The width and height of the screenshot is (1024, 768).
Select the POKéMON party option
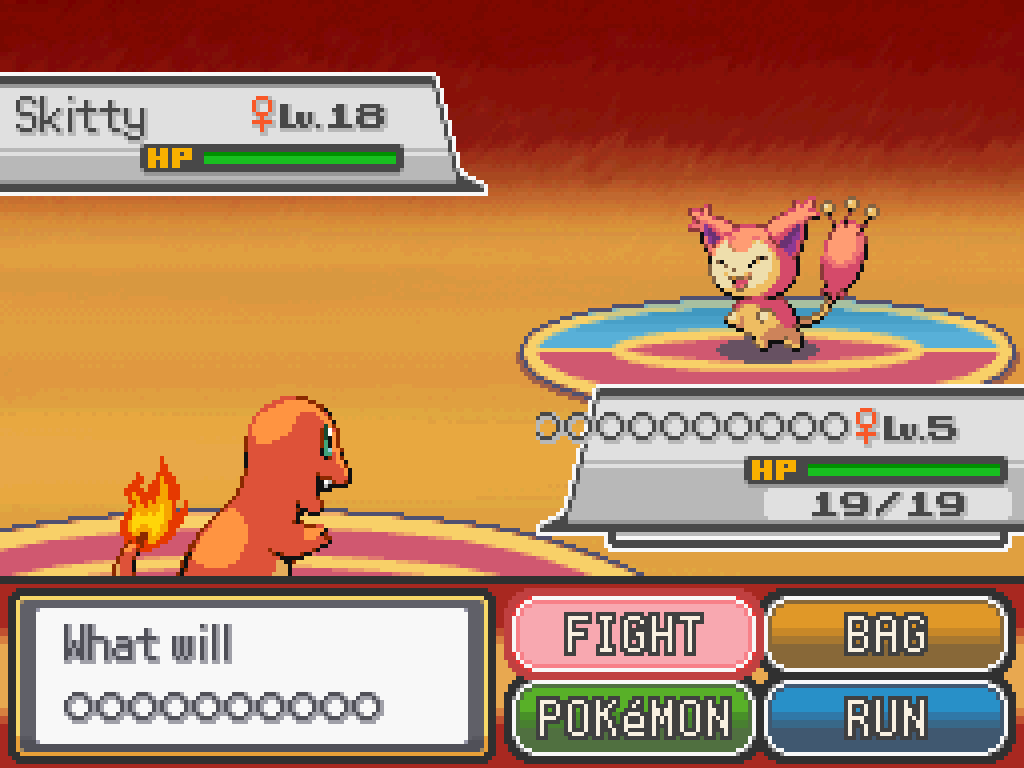point(633,717)
